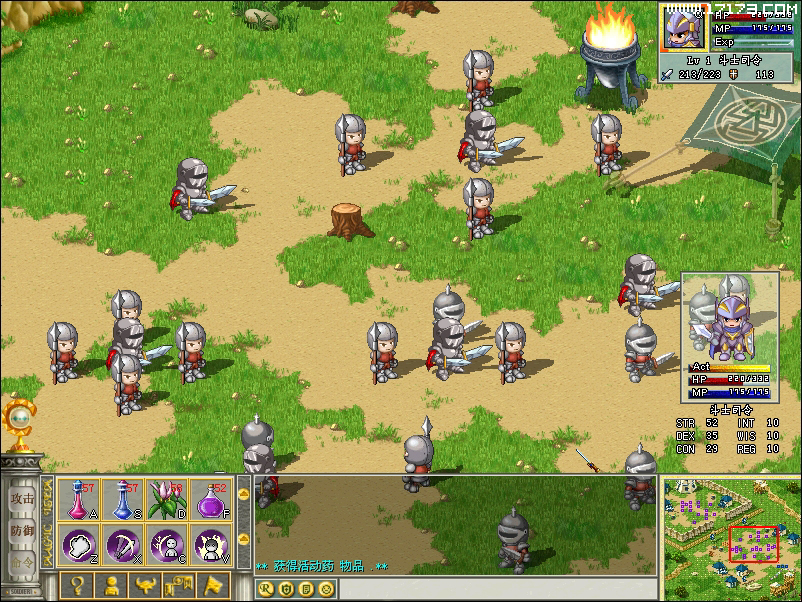Use the pink potion in slot A
This screenshot has width=802, height=602.
79,499
